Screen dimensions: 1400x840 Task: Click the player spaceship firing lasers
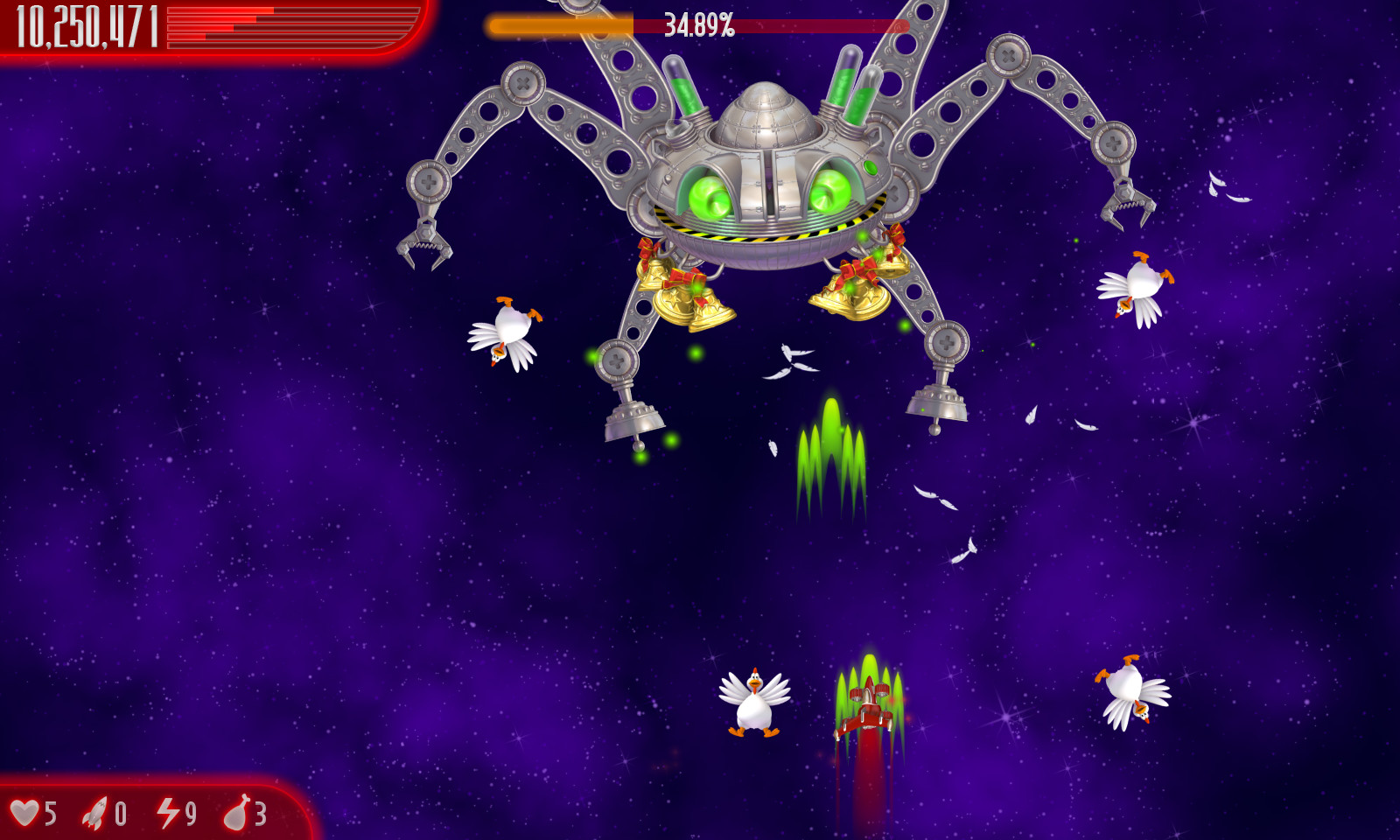[x=864, y=709]
